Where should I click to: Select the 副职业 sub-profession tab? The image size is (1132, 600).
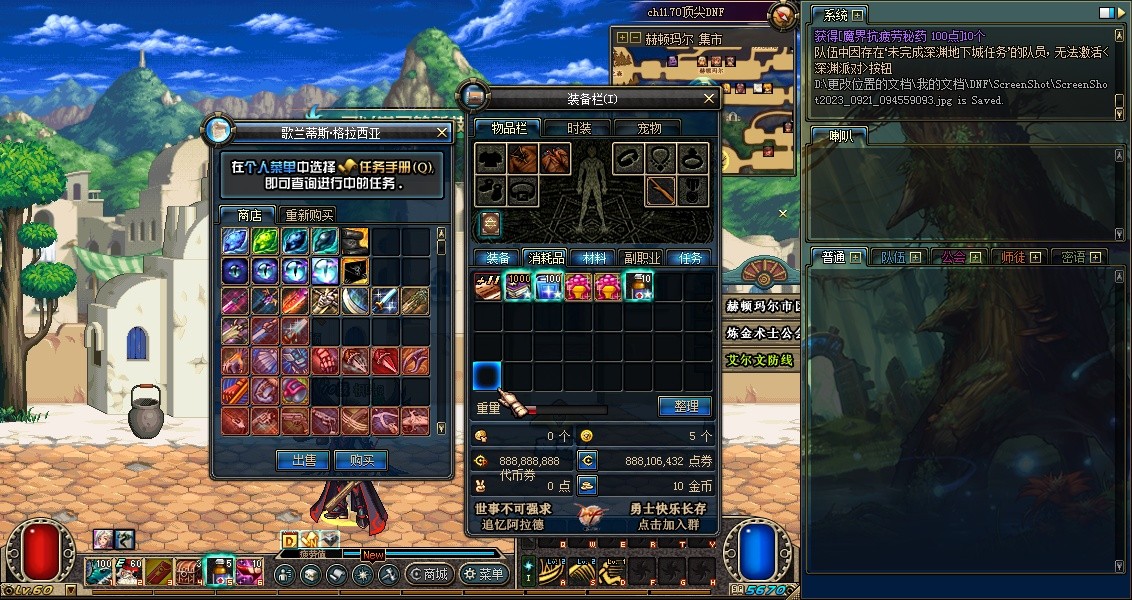(x=641, y=258)
